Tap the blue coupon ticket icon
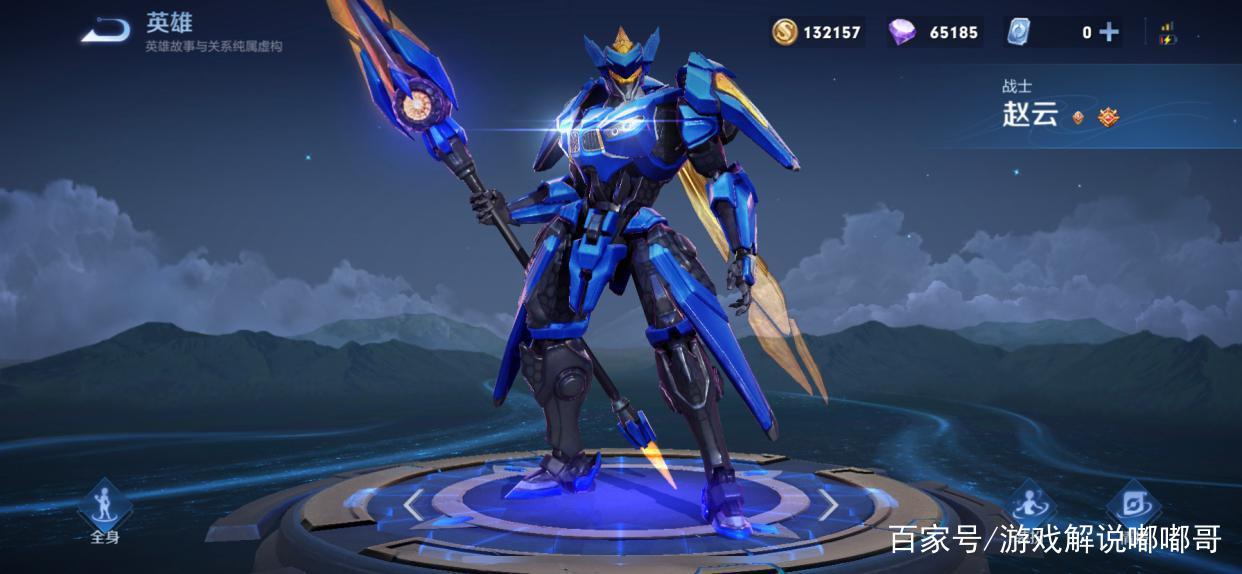 1018,32
